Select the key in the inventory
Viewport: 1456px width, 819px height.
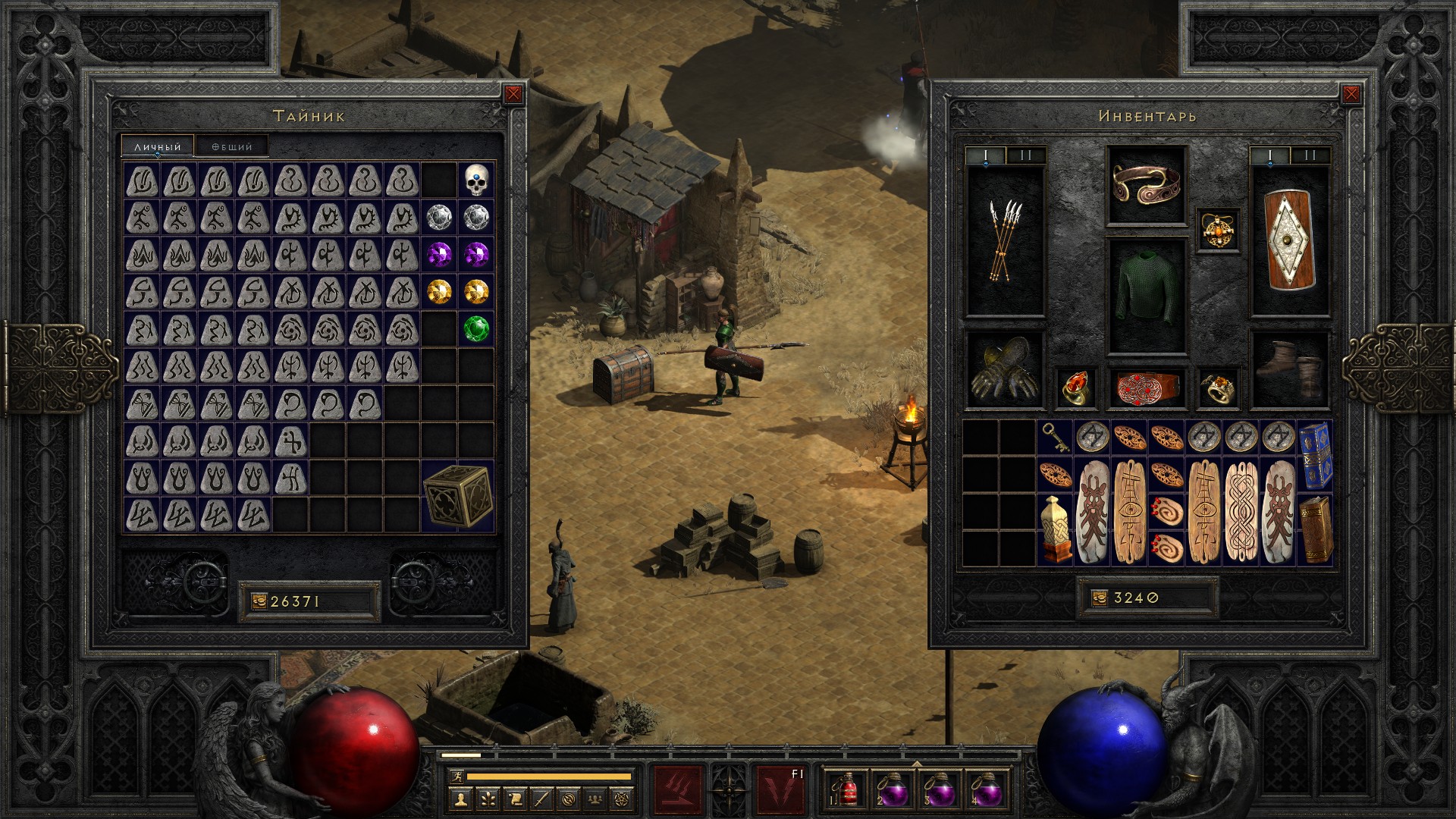[1054, 438]
